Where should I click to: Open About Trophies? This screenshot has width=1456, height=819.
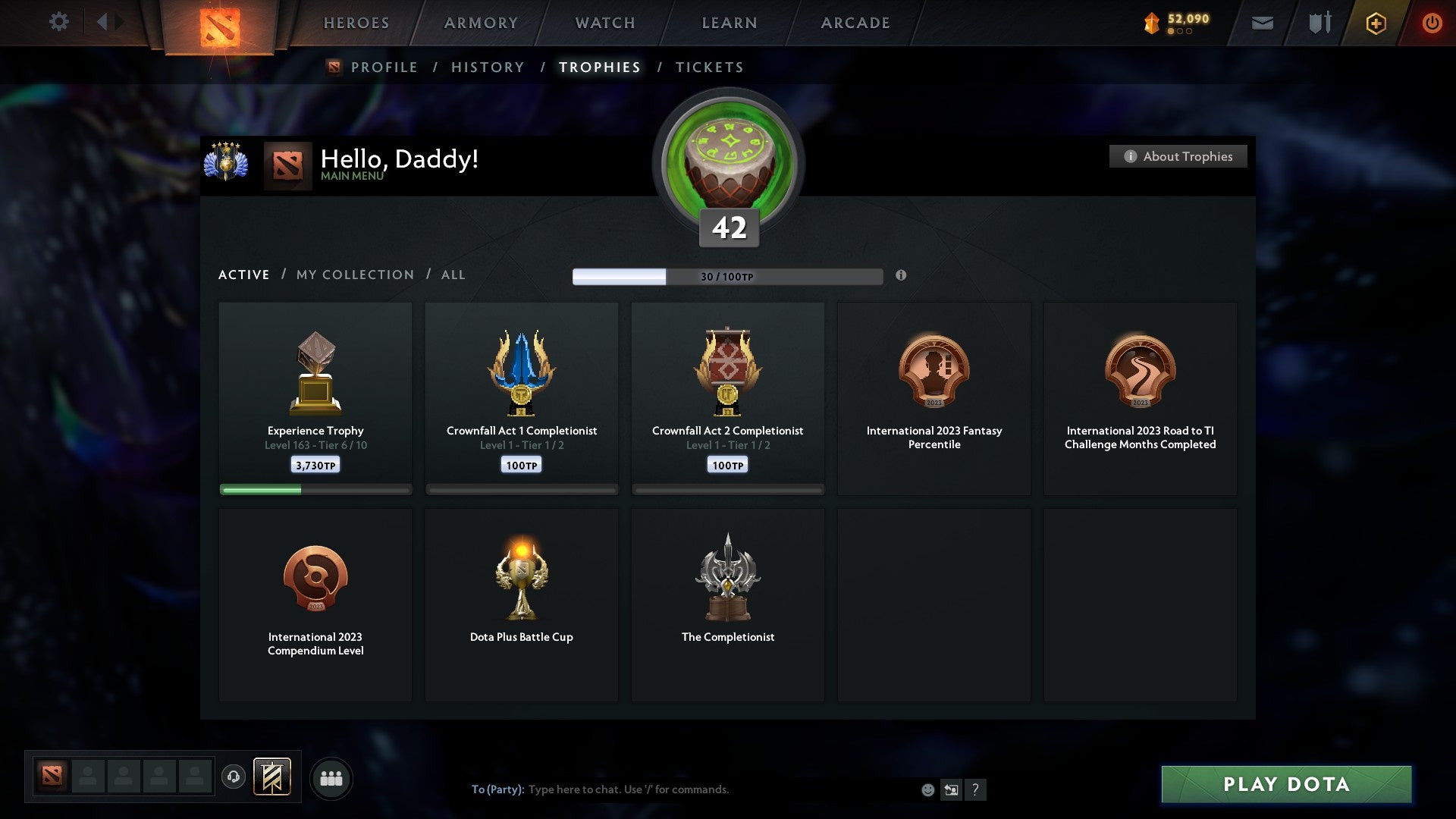[1178, 156]
